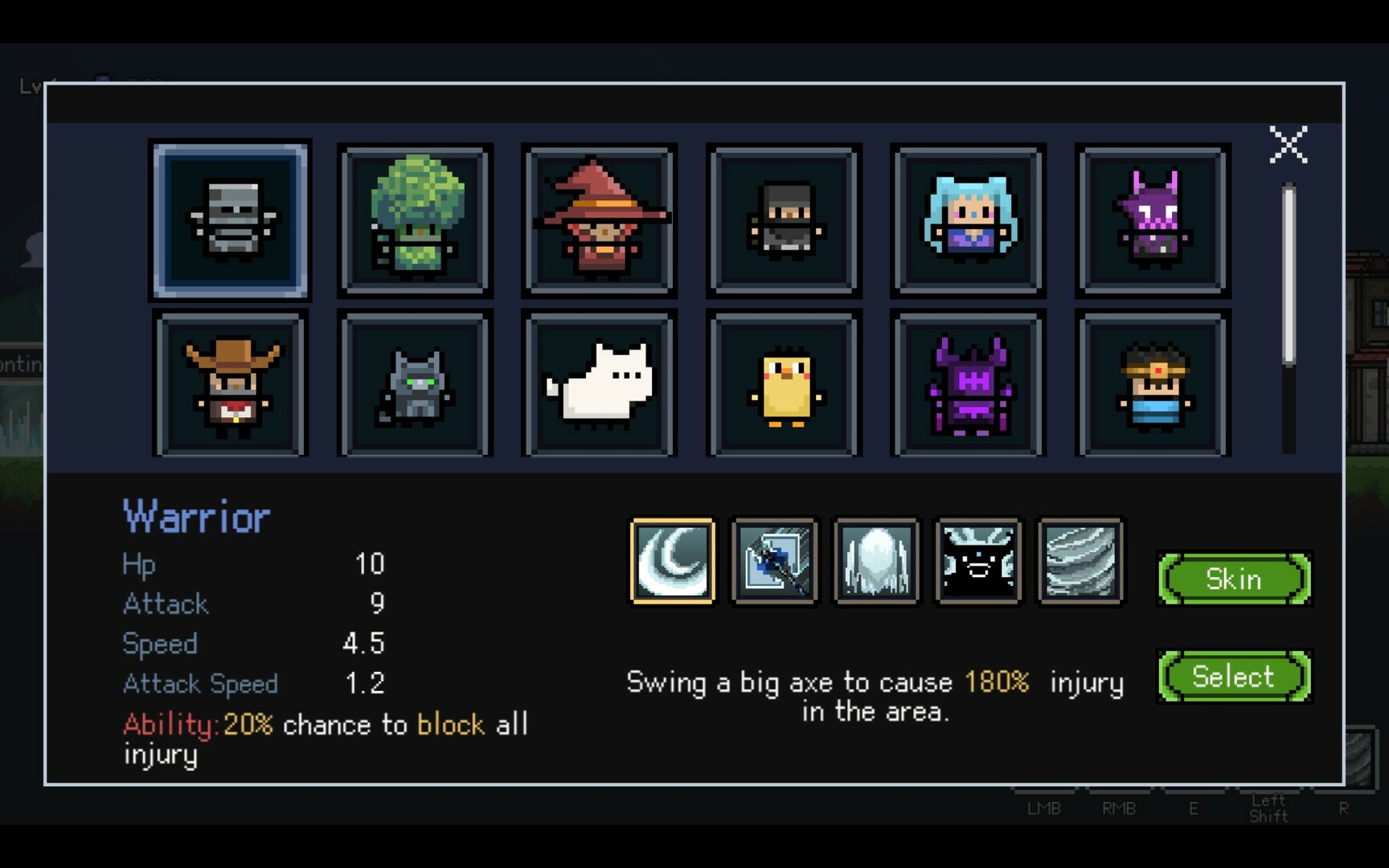Select the tornado ability icon

tap(1080, 561)
